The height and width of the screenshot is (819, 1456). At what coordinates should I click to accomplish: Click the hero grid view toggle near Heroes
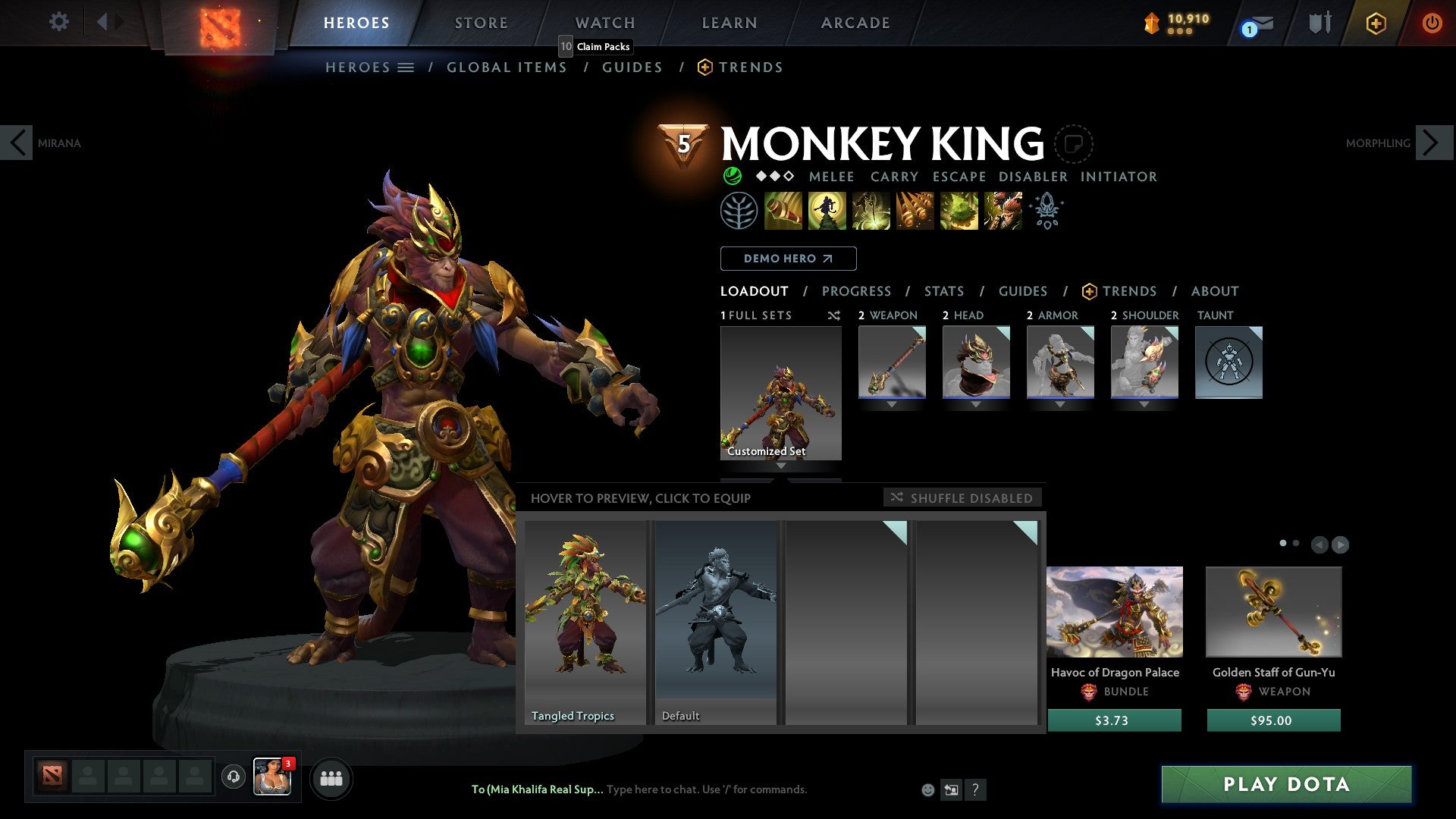406,67
